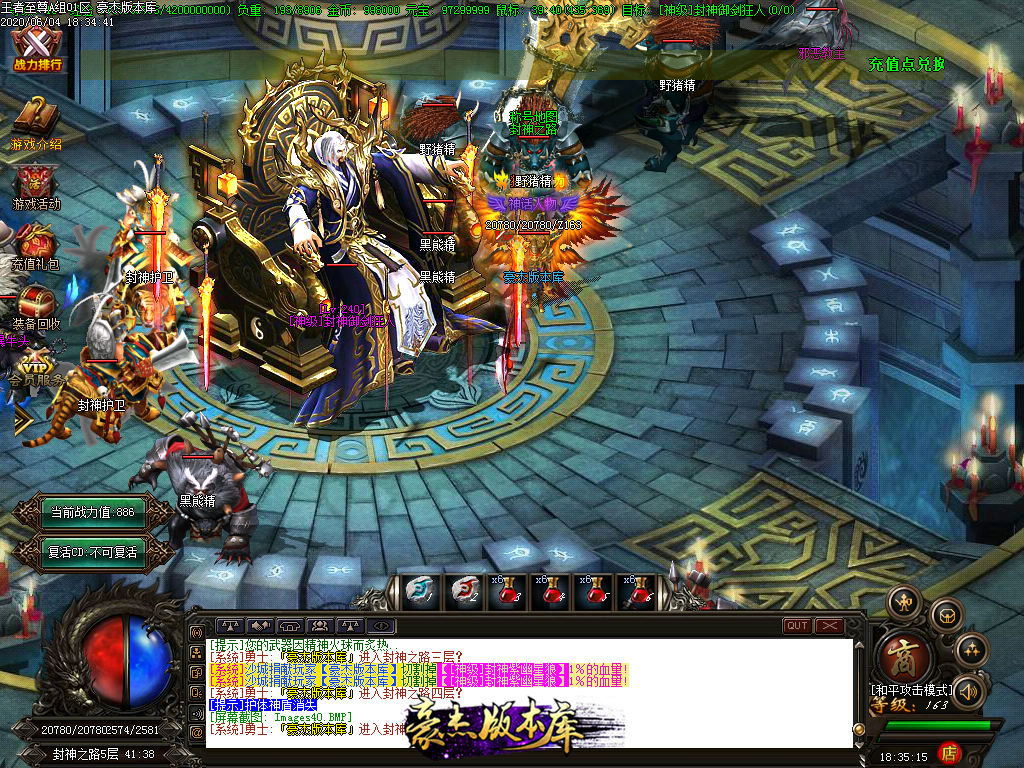Toggle the eye icon chat filter
Image resolution: width=1024 pixels, height=768 pixels.
pyautogui.click(x=380, y=626)
